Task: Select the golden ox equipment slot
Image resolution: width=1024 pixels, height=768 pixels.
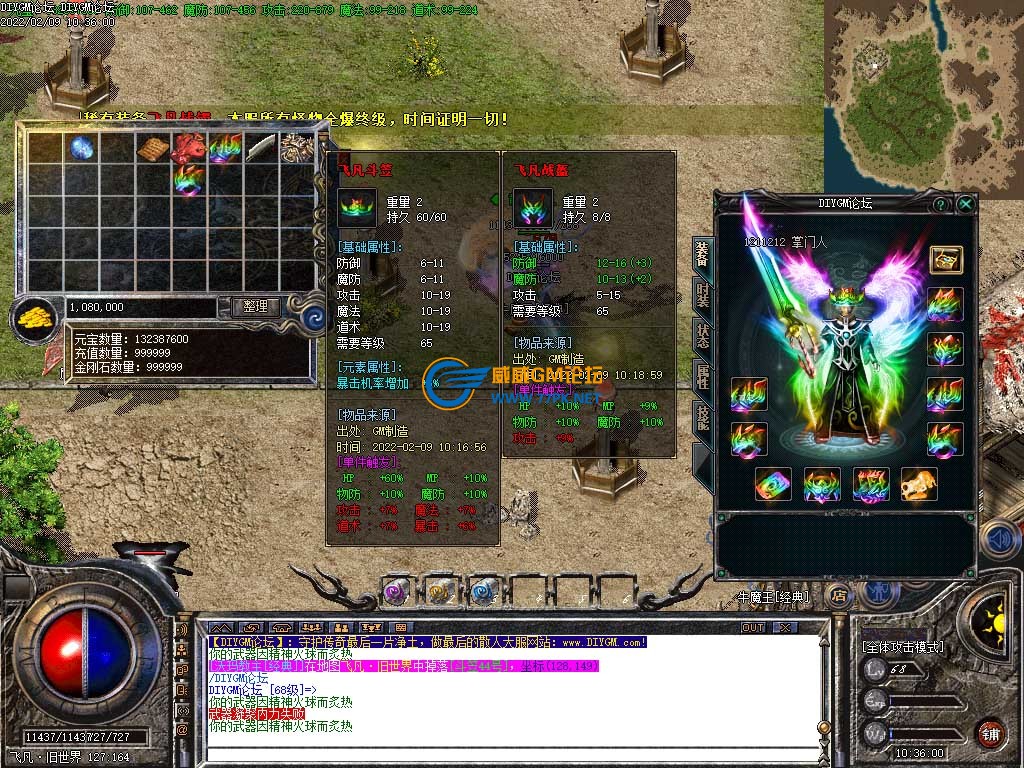Action: [919, 485]
